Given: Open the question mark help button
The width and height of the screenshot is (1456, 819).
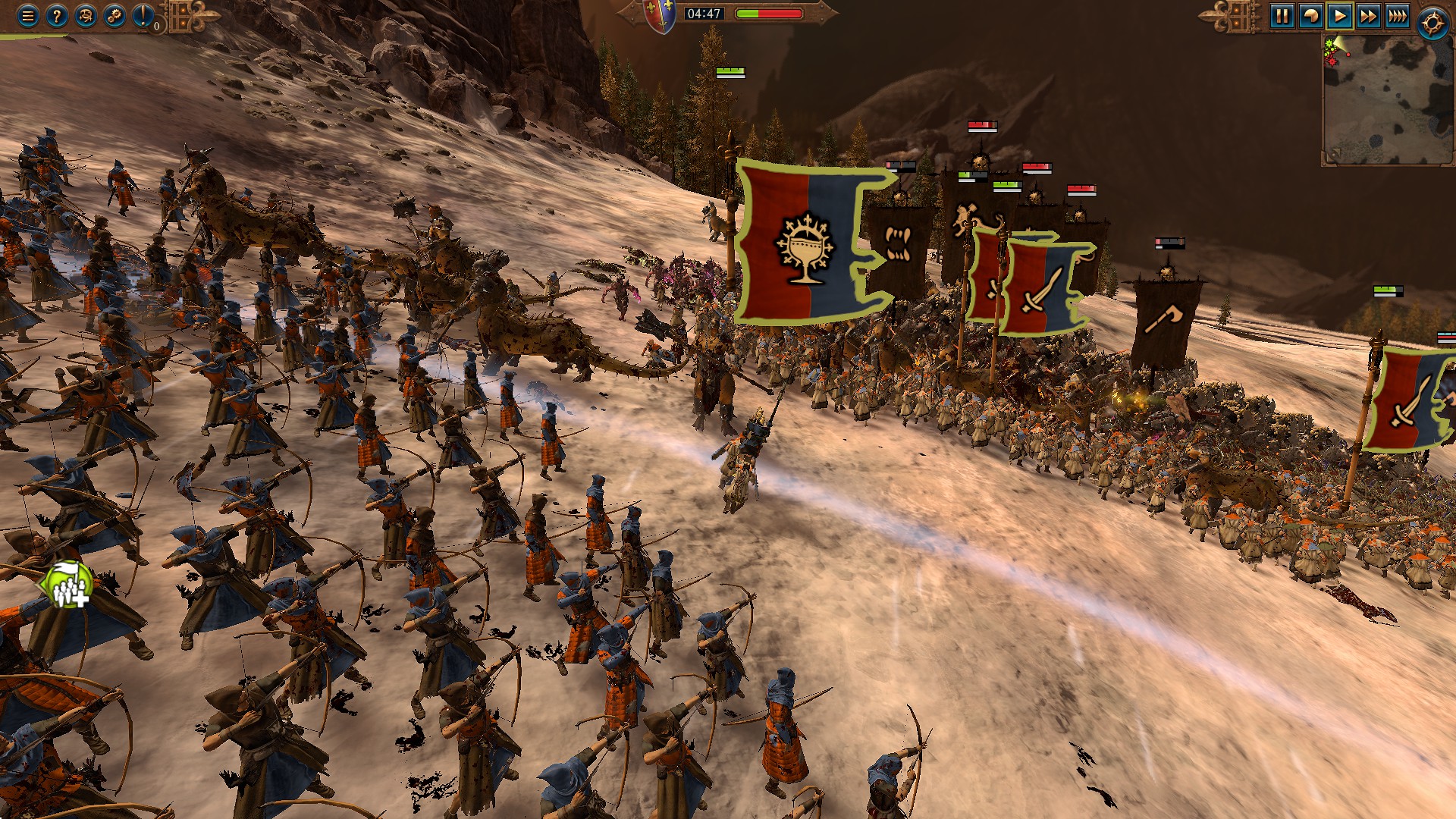Looking at the screenshot, I should coord(57,16).
